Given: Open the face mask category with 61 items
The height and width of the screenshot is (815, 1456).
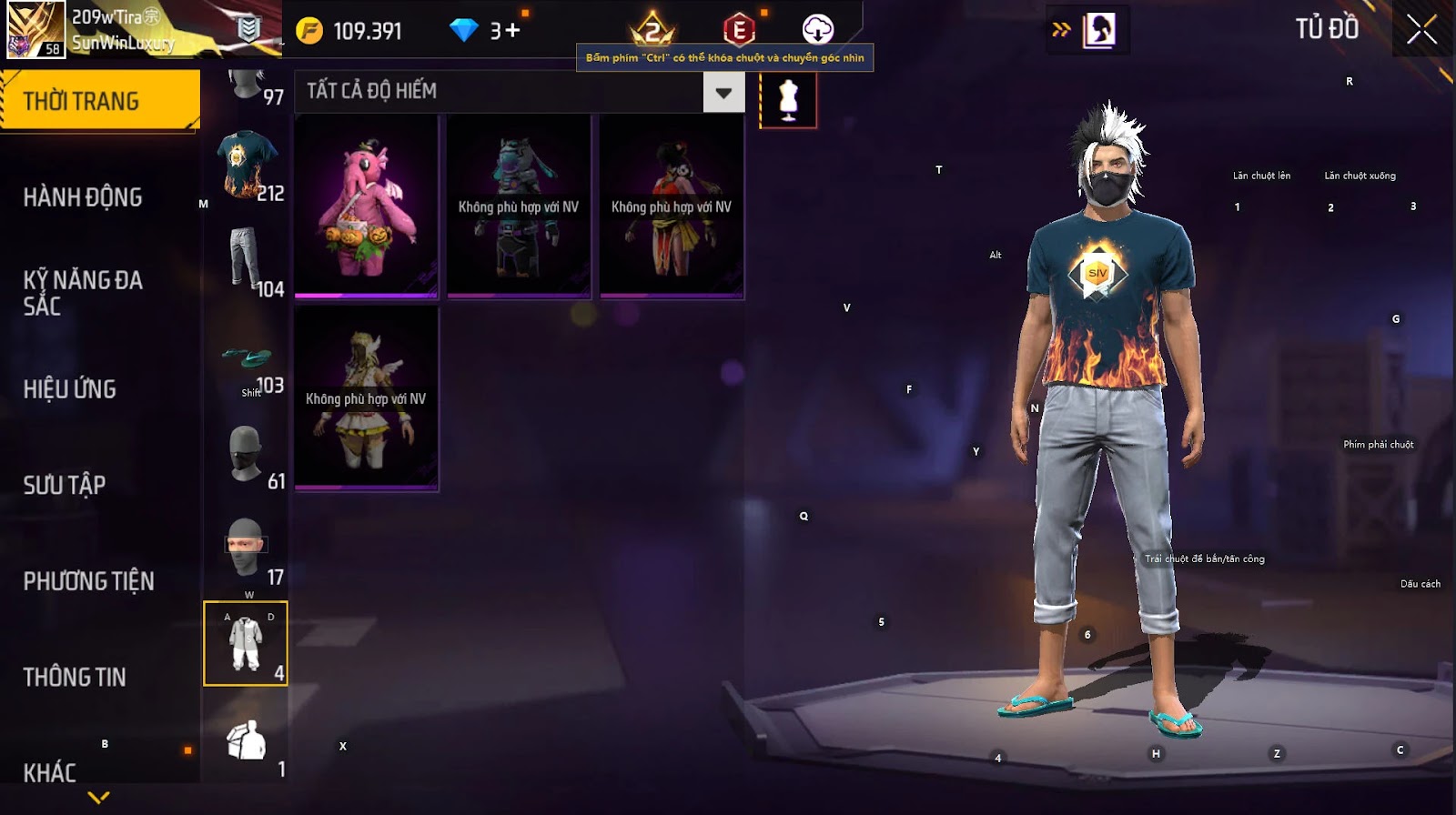Looking at the screenshot, I should click(246, 453).
